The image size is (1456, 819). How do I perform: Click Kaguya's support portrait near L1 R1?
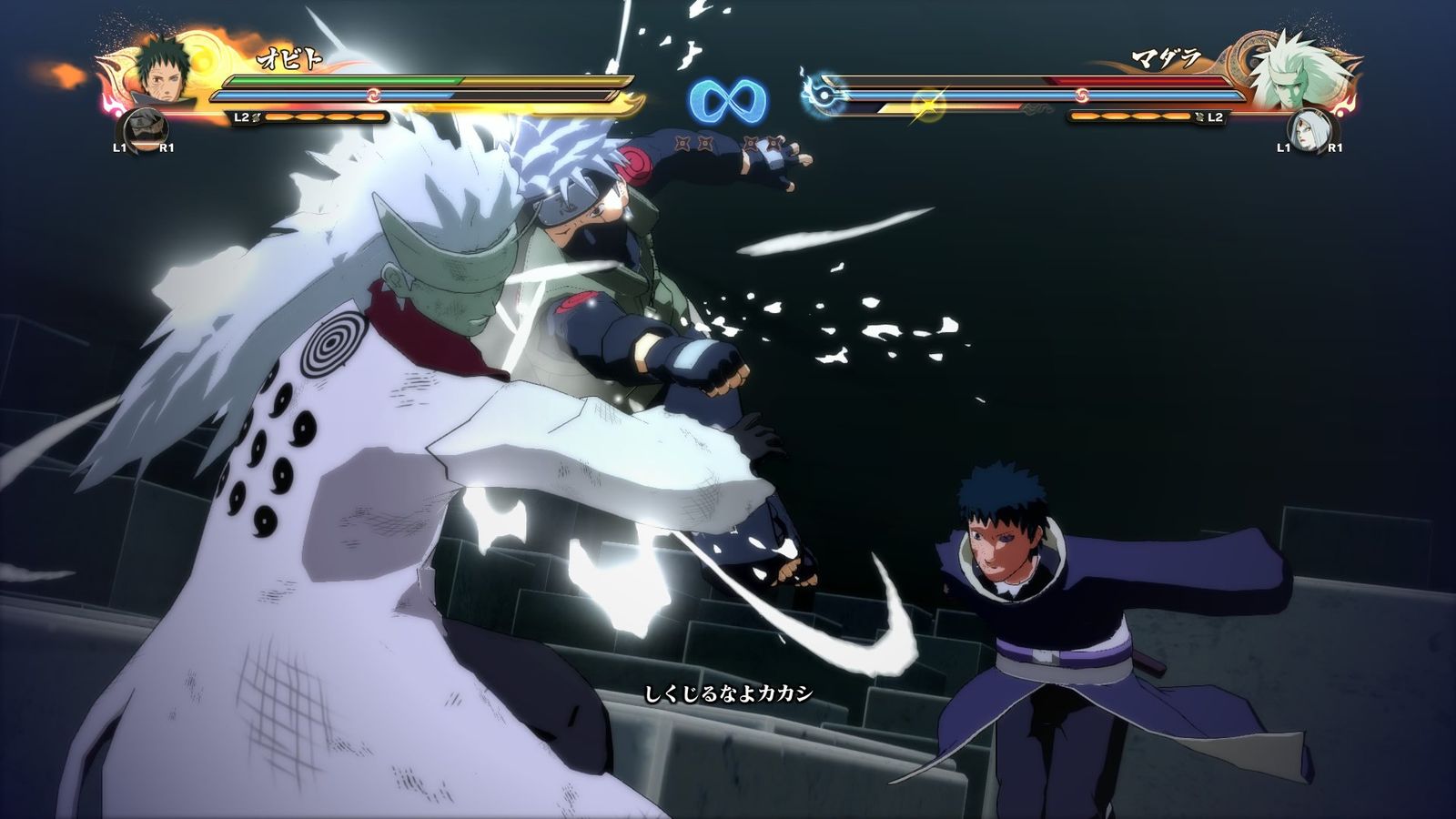1309,132
